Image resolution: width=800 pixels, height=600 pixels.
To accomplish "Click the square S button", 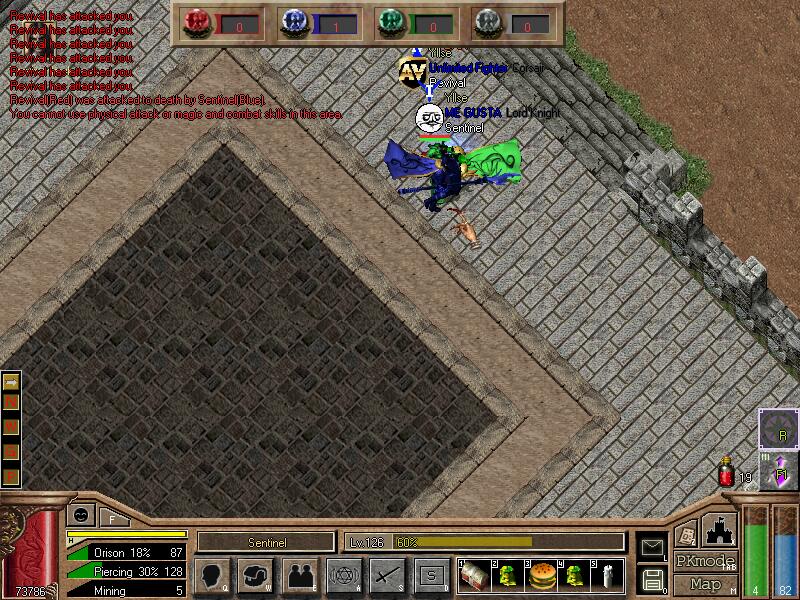I will pyautogui.click(x=432, y=576).
